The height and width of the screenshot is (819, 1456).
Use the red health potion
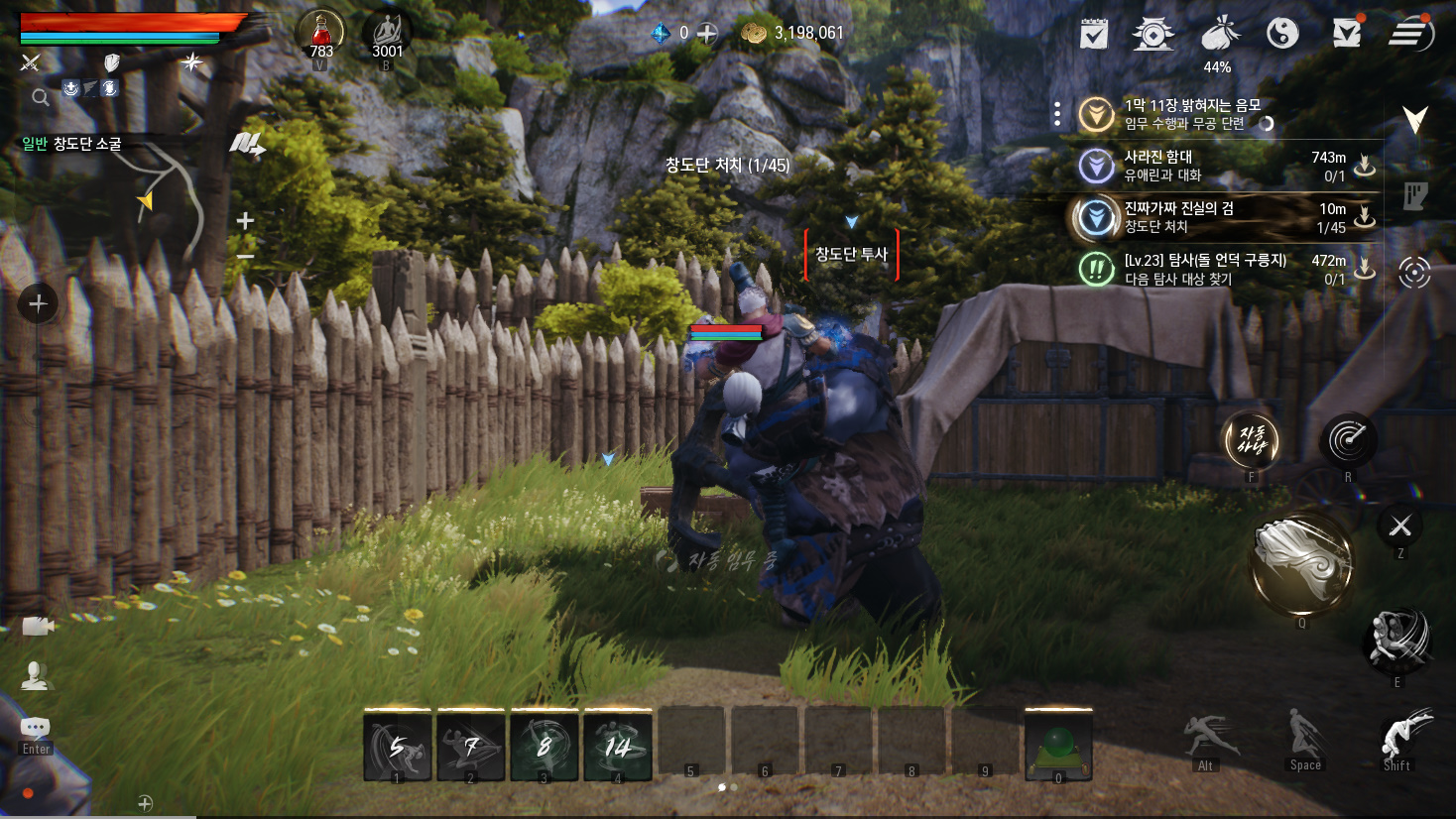click(320, 35)
